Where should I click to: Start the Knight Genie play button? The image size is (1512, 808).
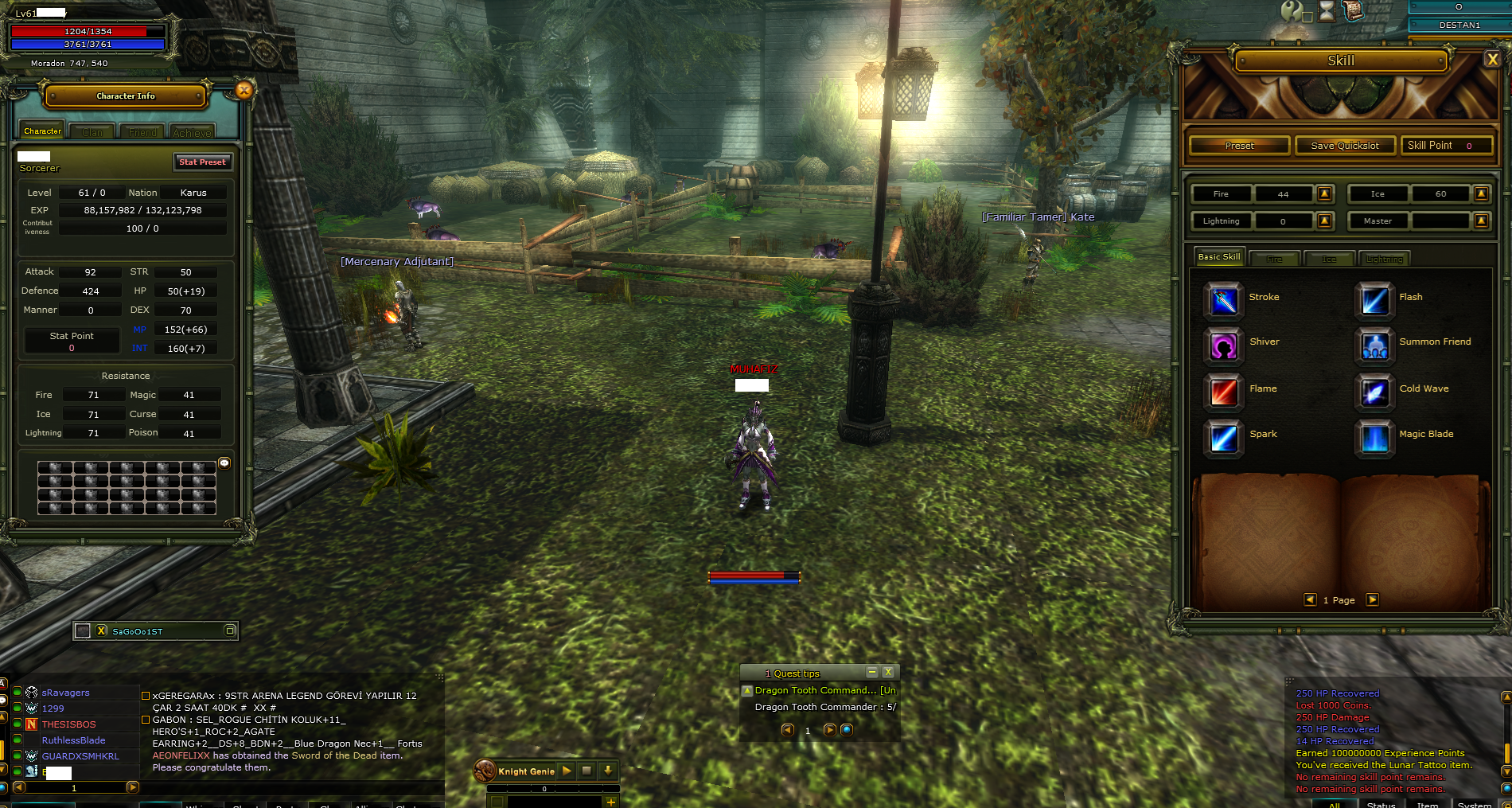coord(567,771)
